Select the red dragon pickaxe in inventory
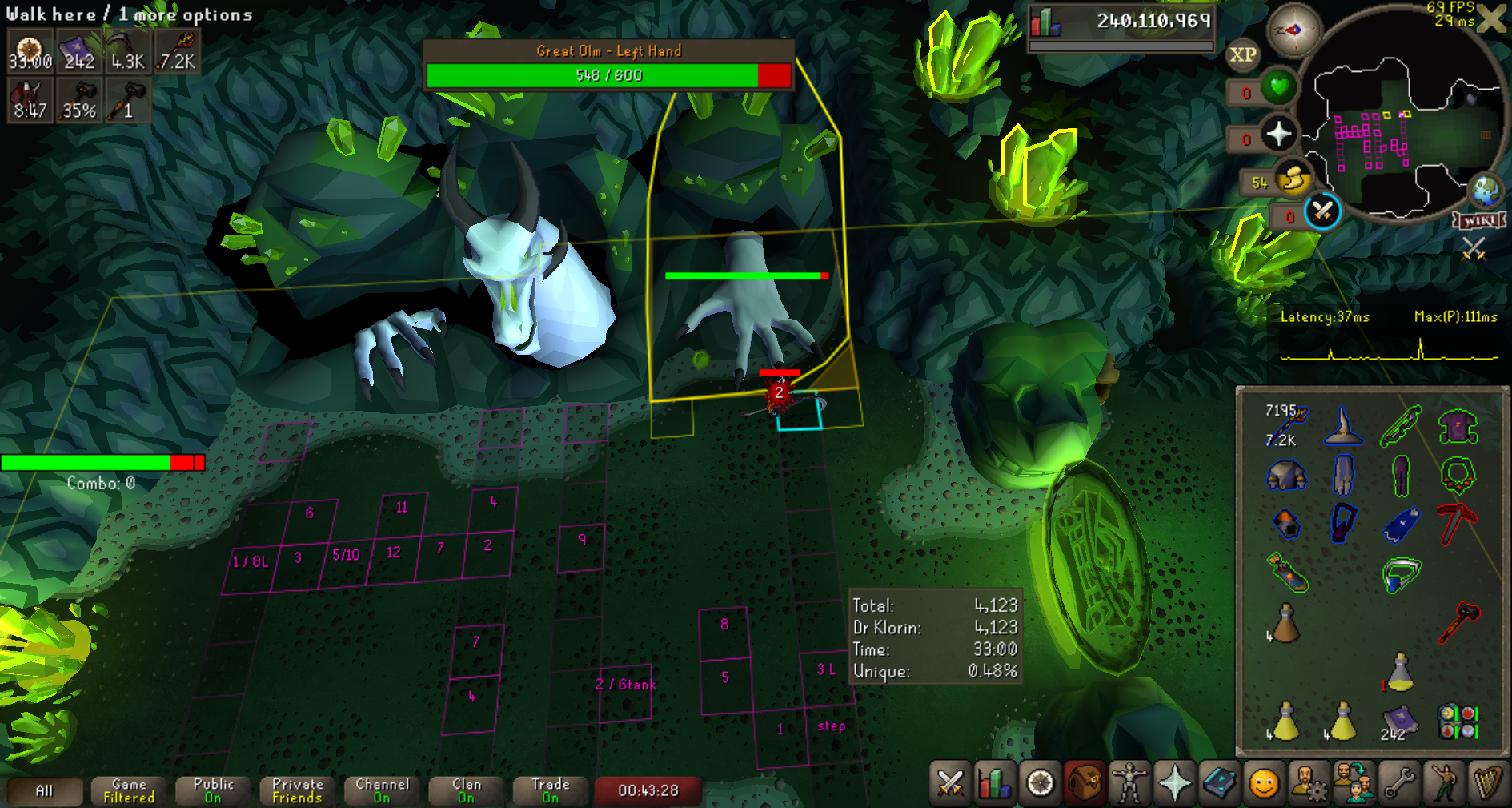 pos(1457,524)
